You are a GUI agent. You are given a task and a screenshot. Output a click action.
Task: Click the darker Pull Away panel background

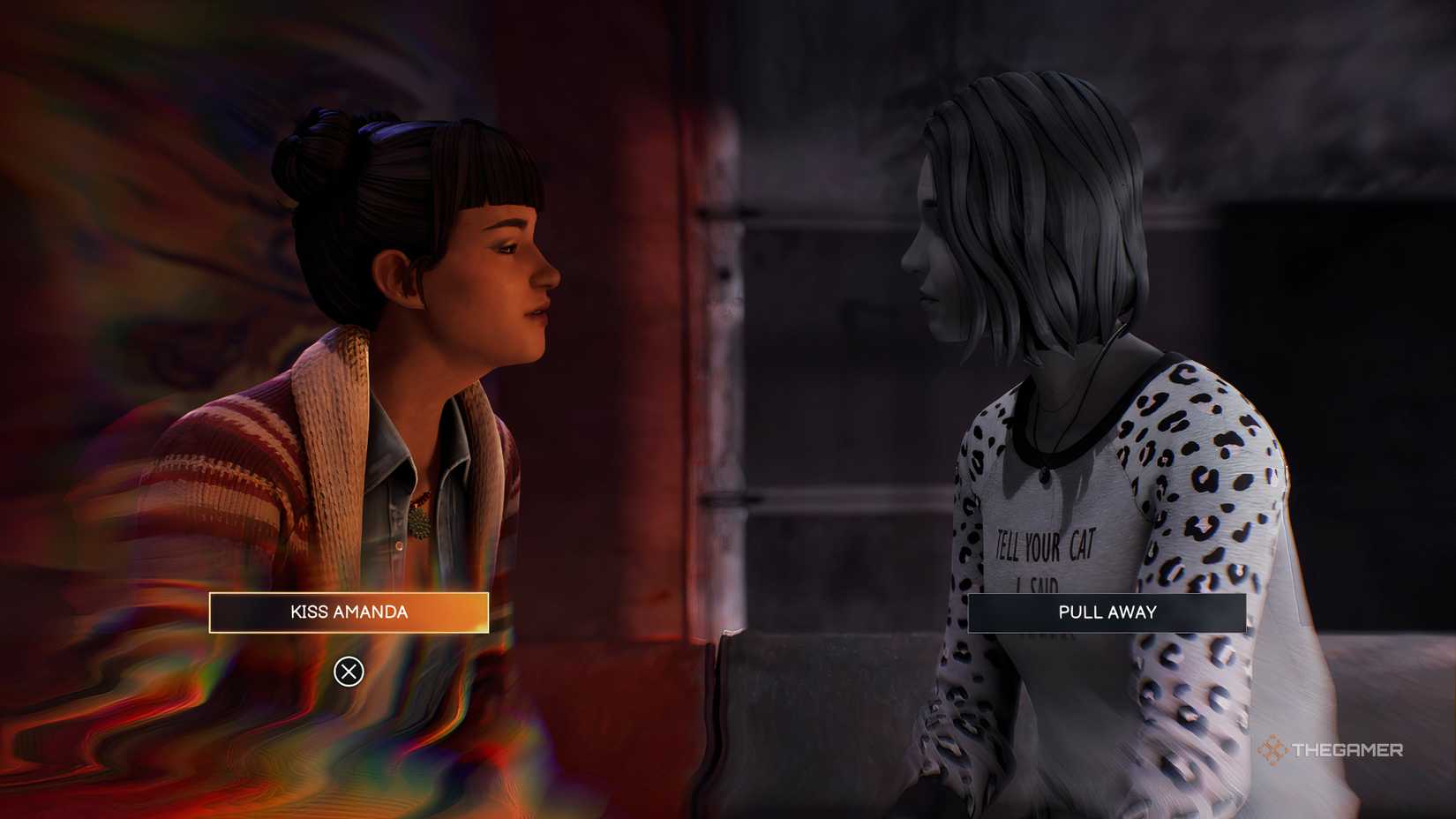click(1015, 612)
